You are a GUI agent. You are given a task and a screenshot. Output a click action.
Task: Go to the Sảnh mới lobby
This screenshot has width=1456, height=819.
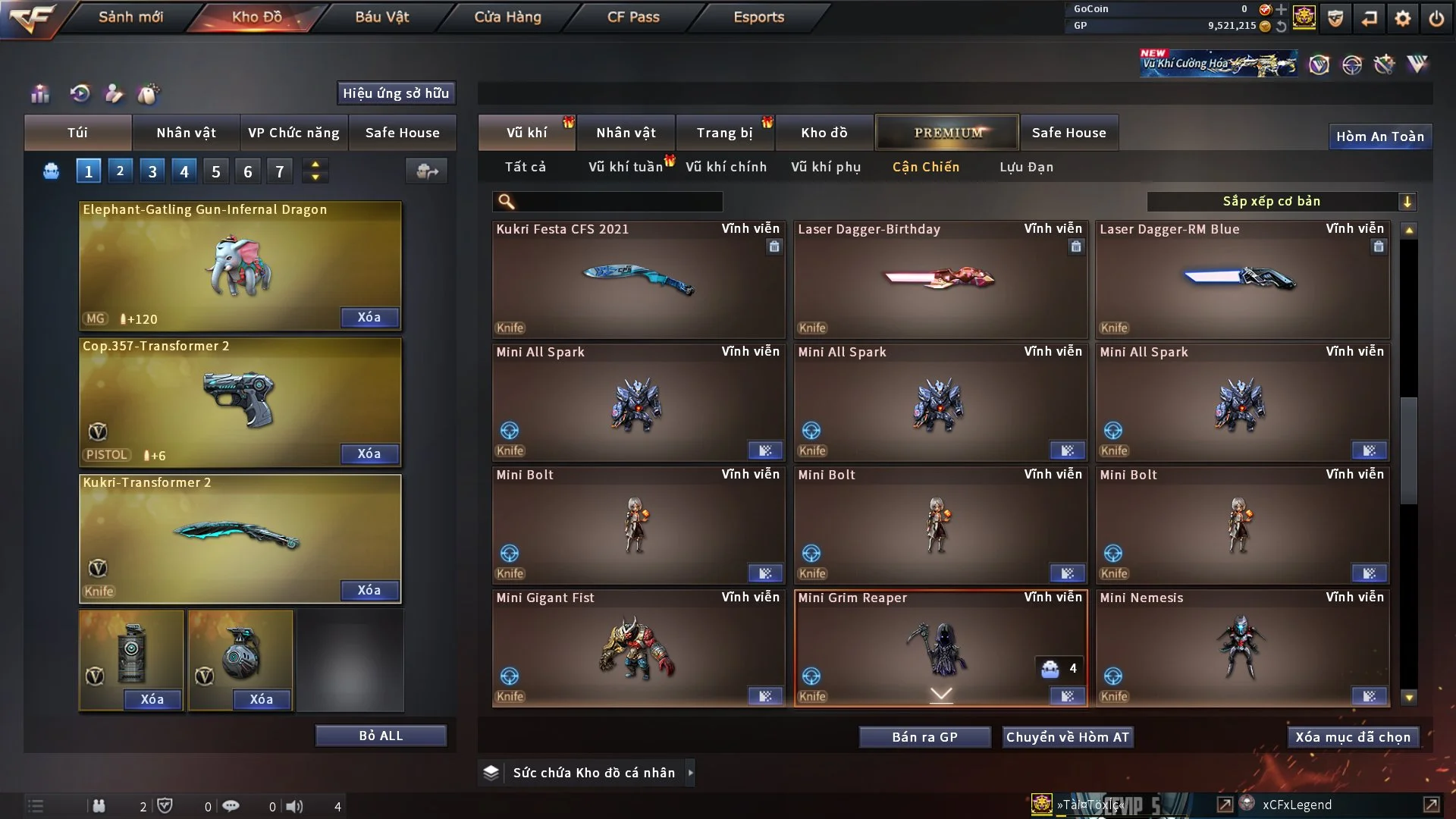click(x=130, y=17)
